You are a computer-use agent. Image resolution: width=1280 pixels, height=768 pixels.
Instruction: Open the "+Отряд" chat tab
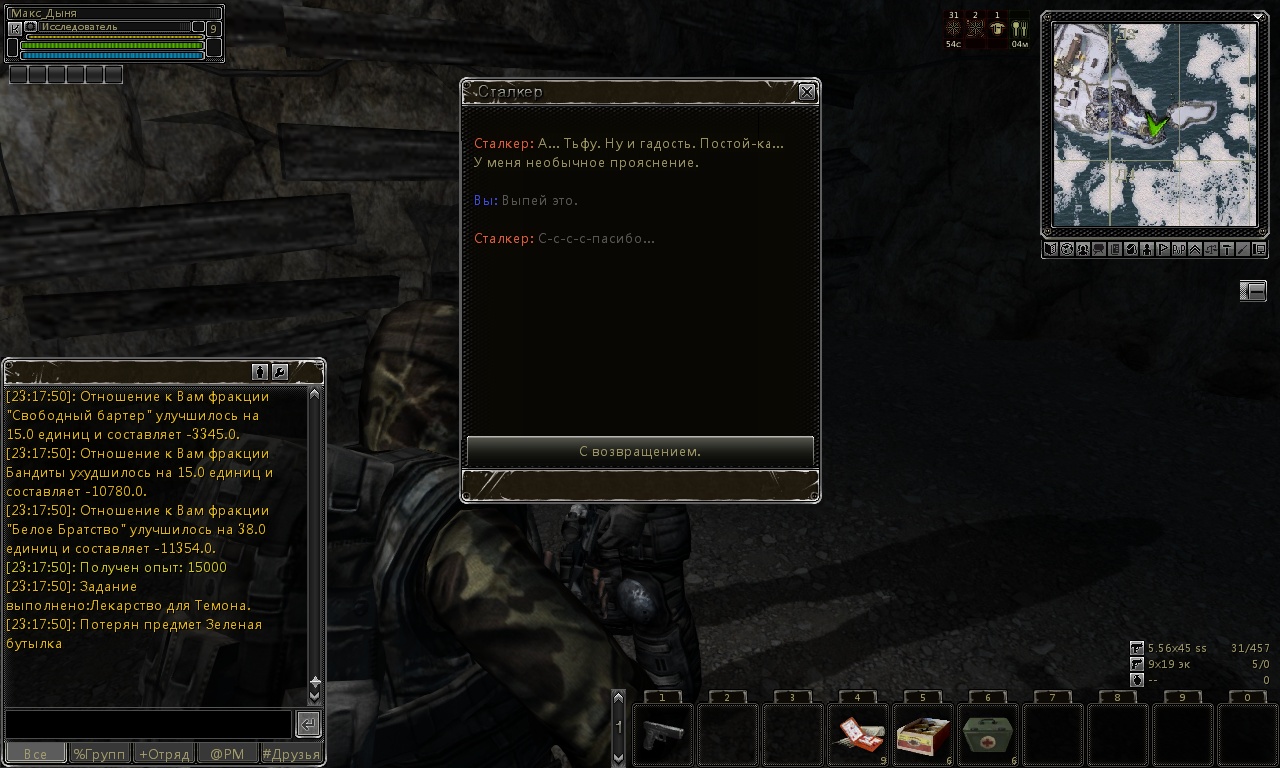click(164, 754)
